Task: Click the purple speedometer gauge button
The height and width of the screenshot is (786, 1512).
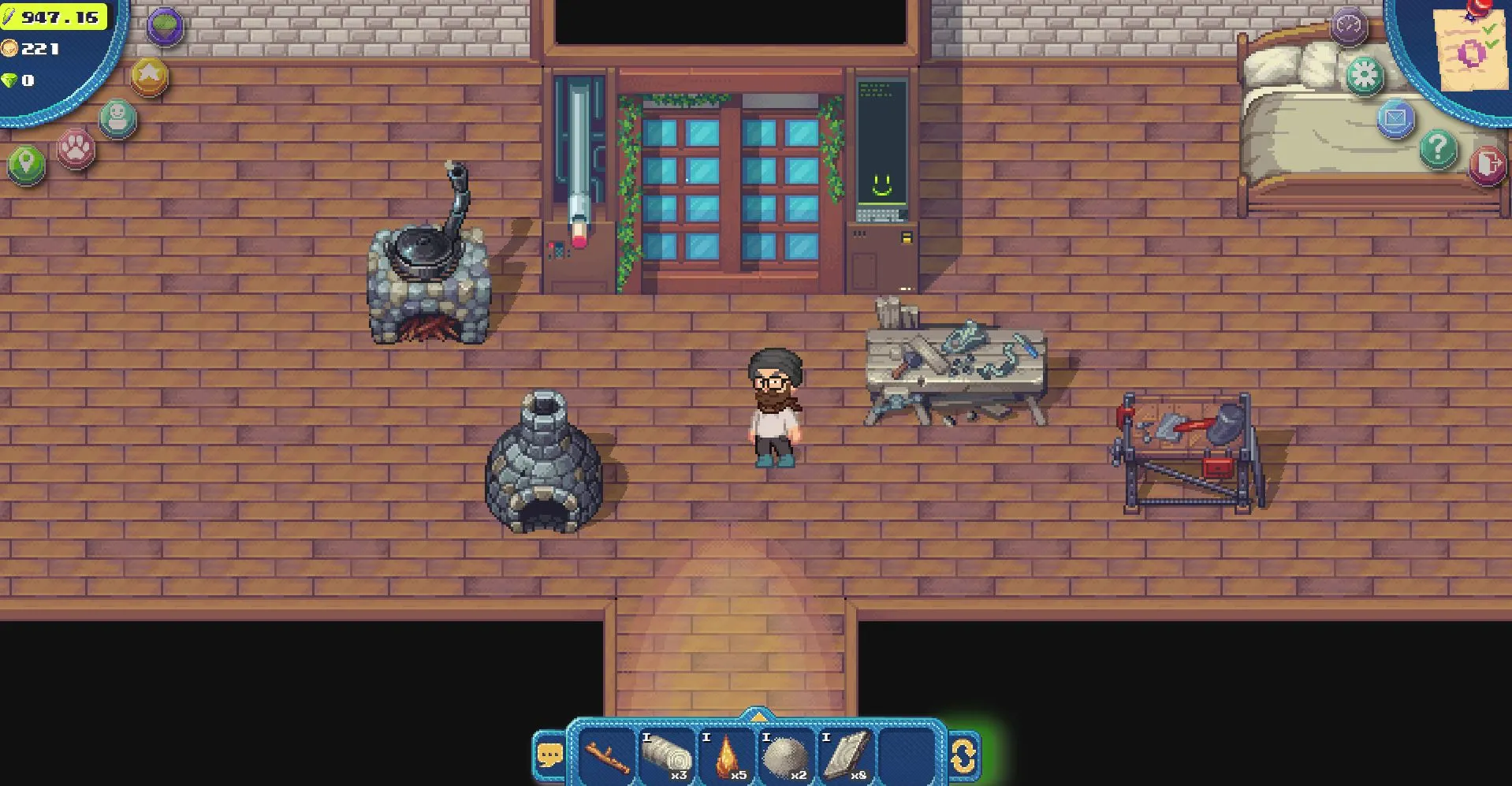Action: [1348, 26]
